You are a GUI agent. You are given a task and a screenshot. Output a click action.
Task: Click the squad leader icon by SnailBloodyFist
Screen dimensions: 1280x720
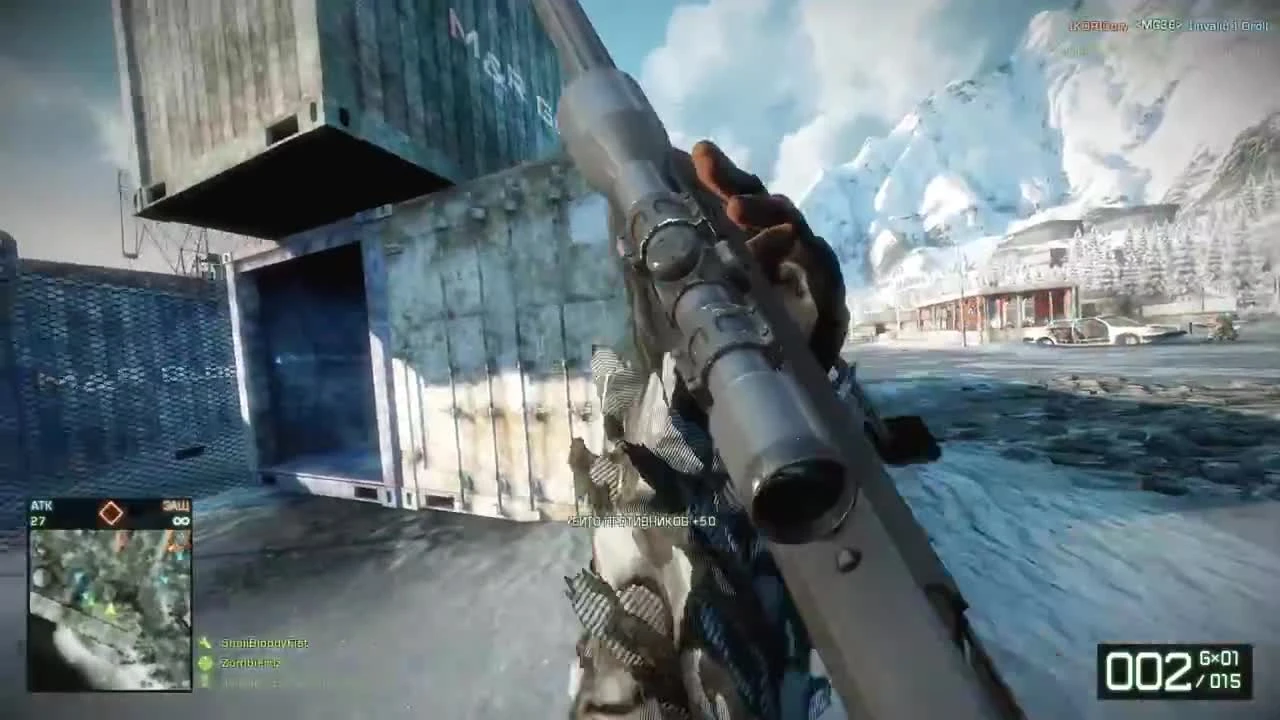[207, 643]
